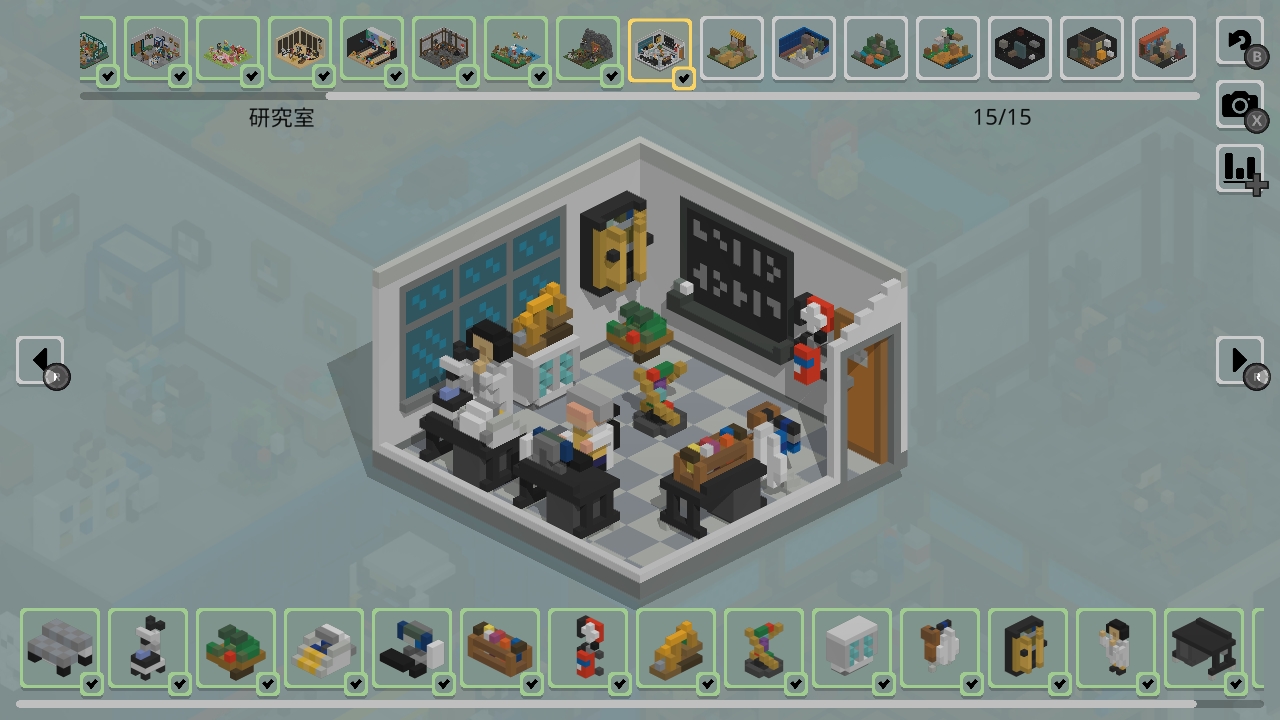Viewport: 1280px width, 720px height.
Task: Open the statistics chart panel
Action: coord(1240,168)
